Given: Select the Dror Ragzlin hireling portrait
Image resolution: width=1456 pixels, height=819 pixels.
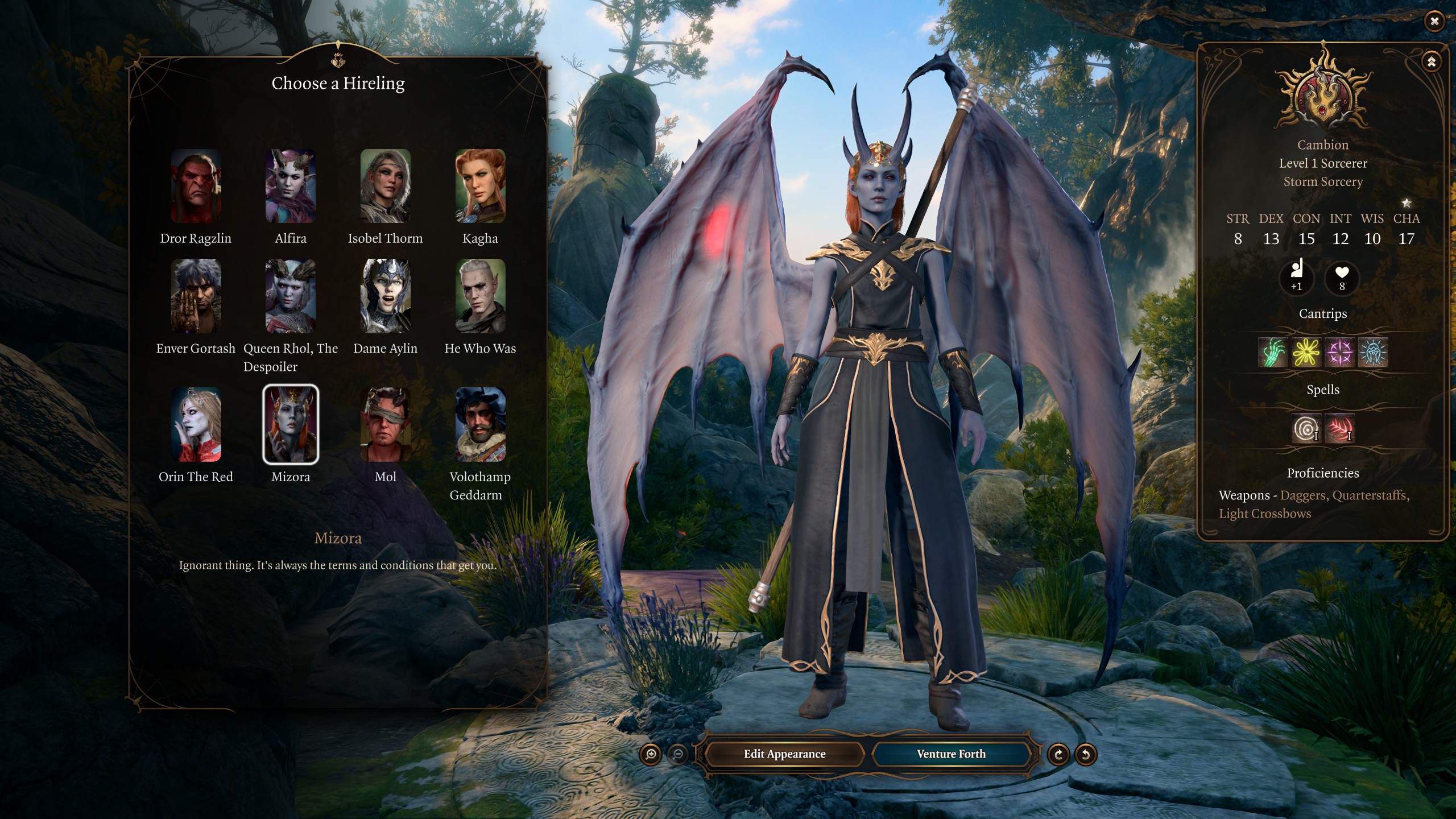Looking at the screenshot, I should coord(196,186).
